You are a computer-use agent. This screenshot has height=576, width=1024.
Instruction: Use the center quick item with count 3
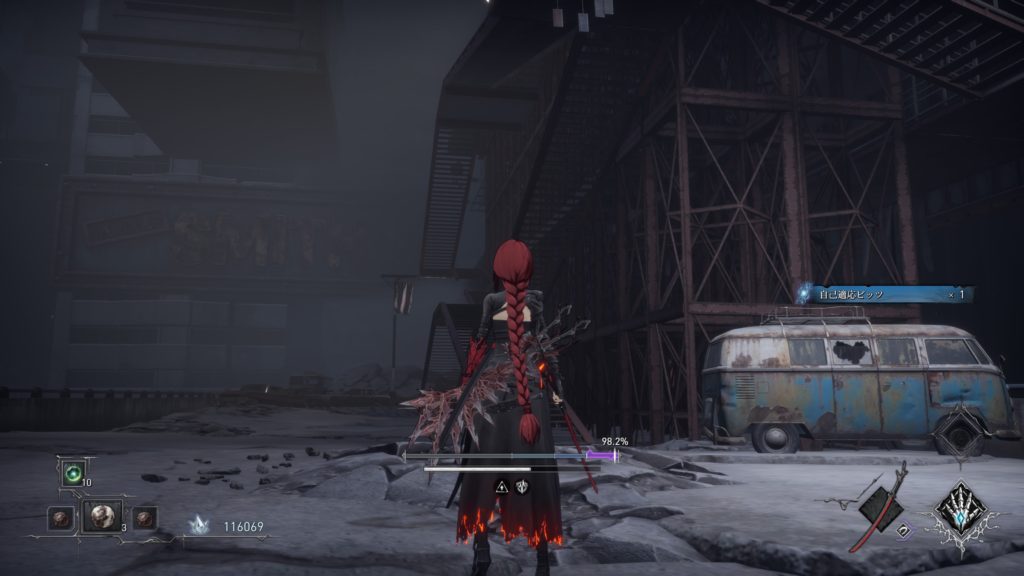coord(101,516)
